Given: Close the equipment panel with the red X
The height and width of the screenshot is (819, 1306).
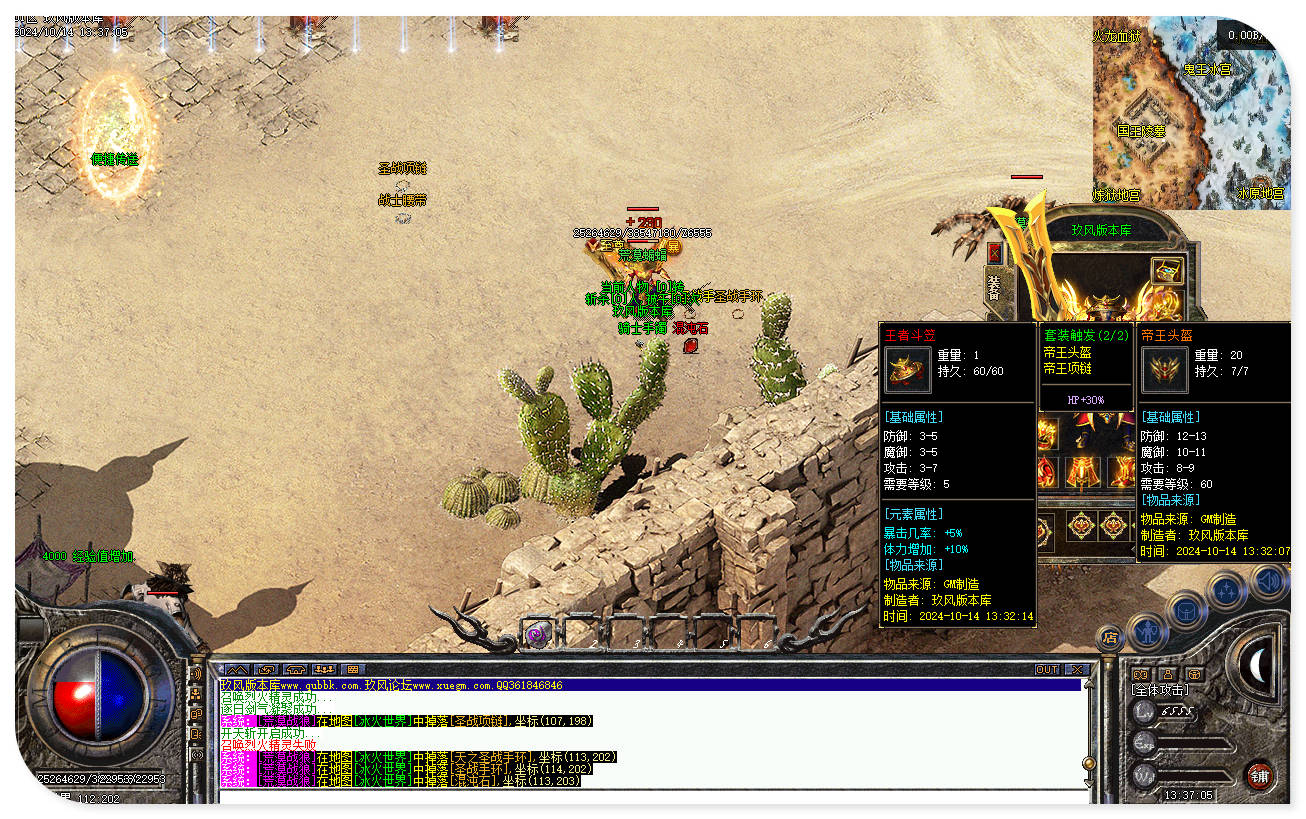Looking at the screenshot, I should point(994,254).
